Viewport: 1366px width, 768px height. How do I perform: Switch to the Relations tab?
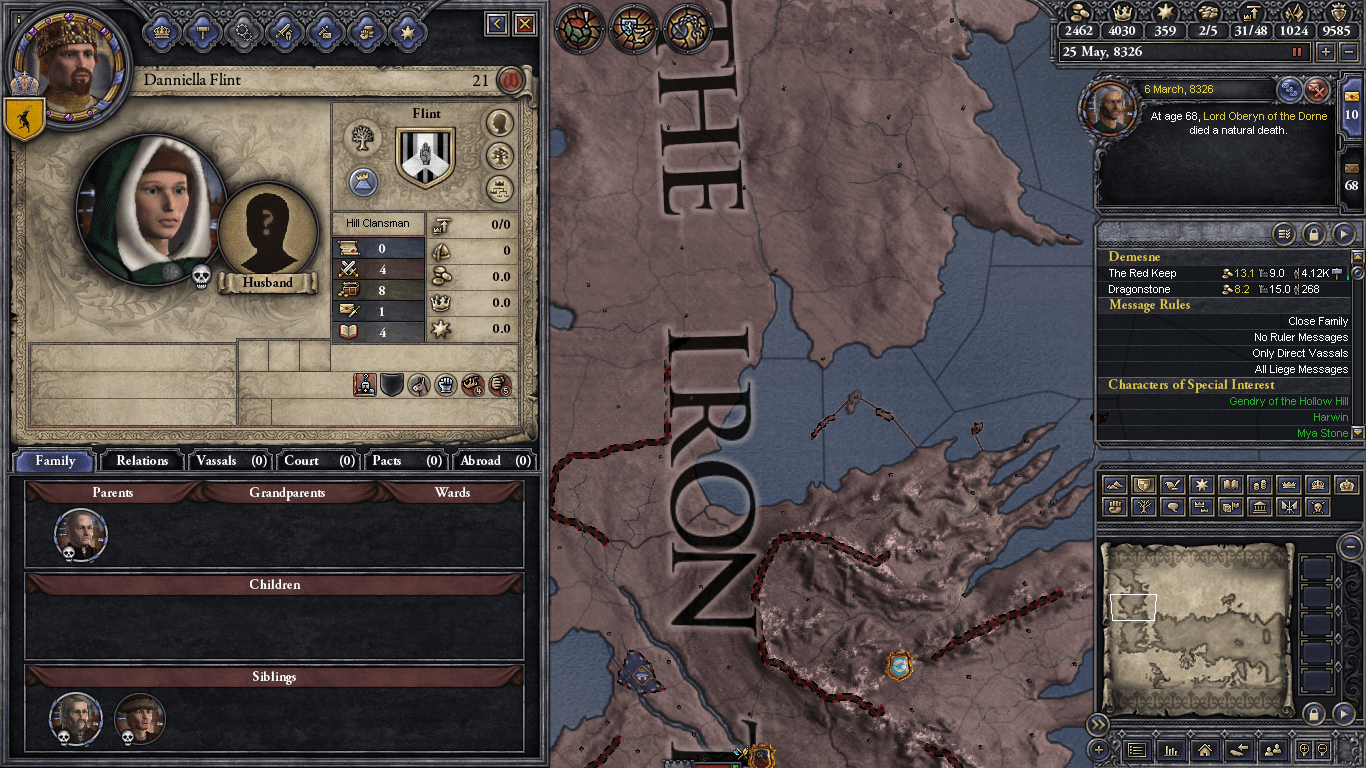[141, 461]
